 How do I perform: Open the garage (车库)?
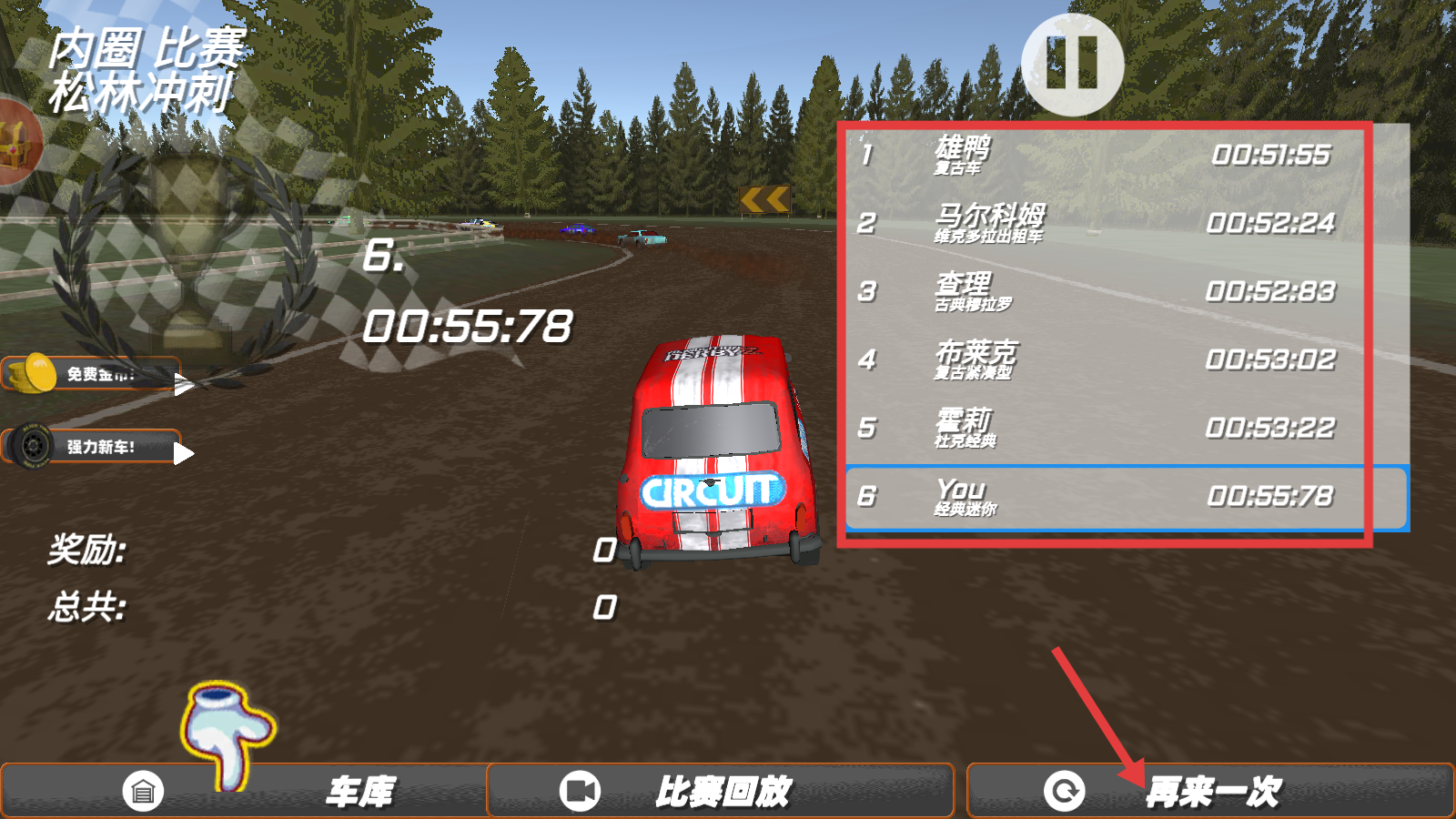tap(244, 791)
